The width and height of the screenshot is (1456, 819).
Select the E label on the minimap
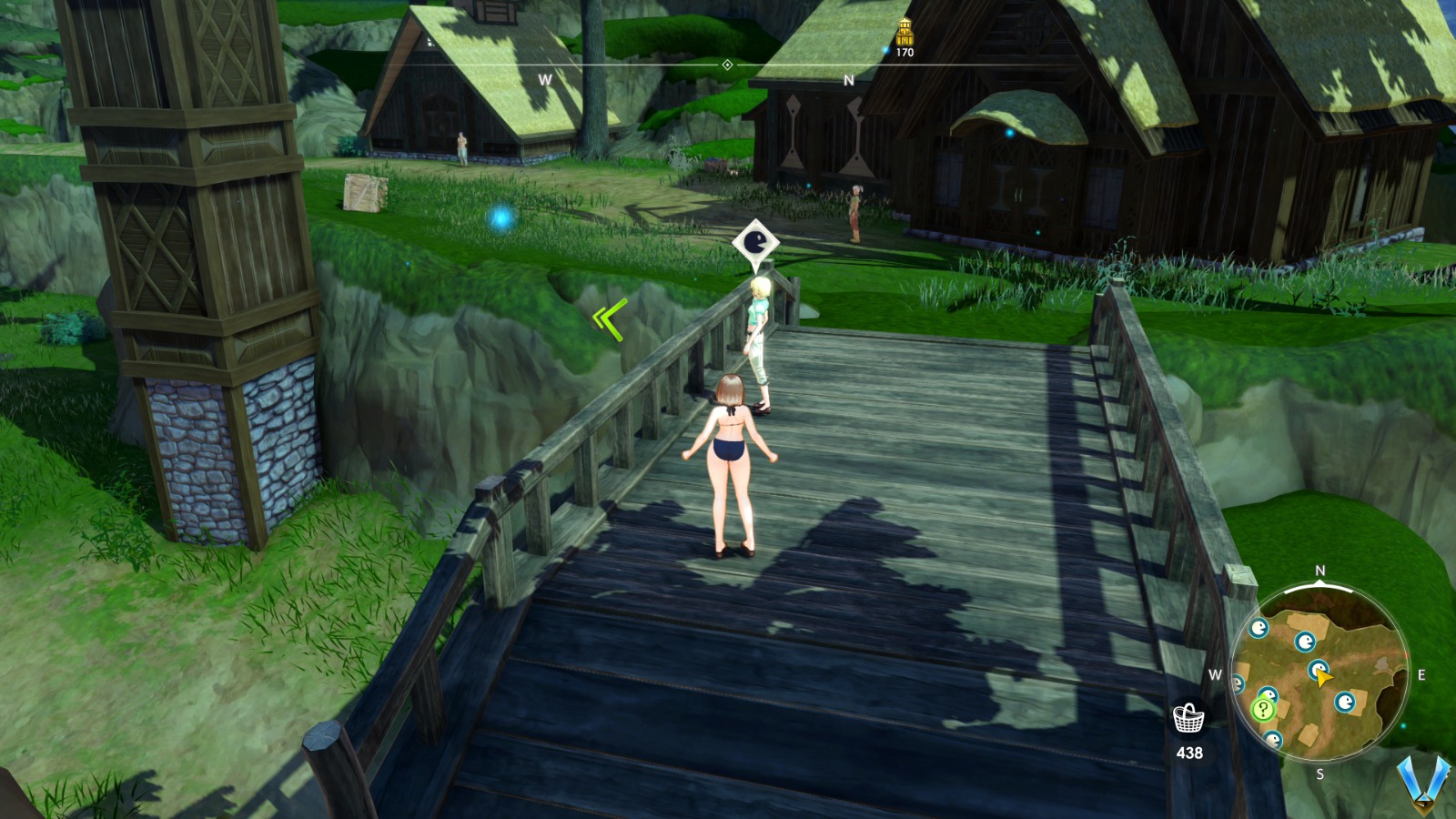tap(1421, 674)
